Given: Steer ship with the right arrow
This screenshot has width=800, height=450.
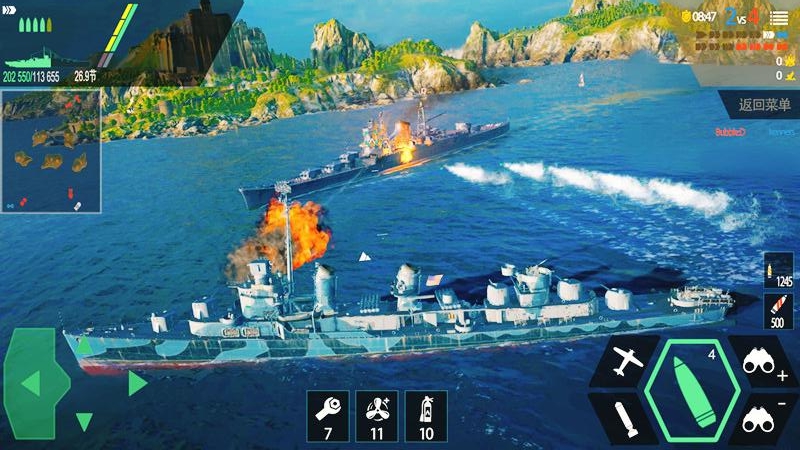Looking at the screenshot, I should click(x=137, y=382).
